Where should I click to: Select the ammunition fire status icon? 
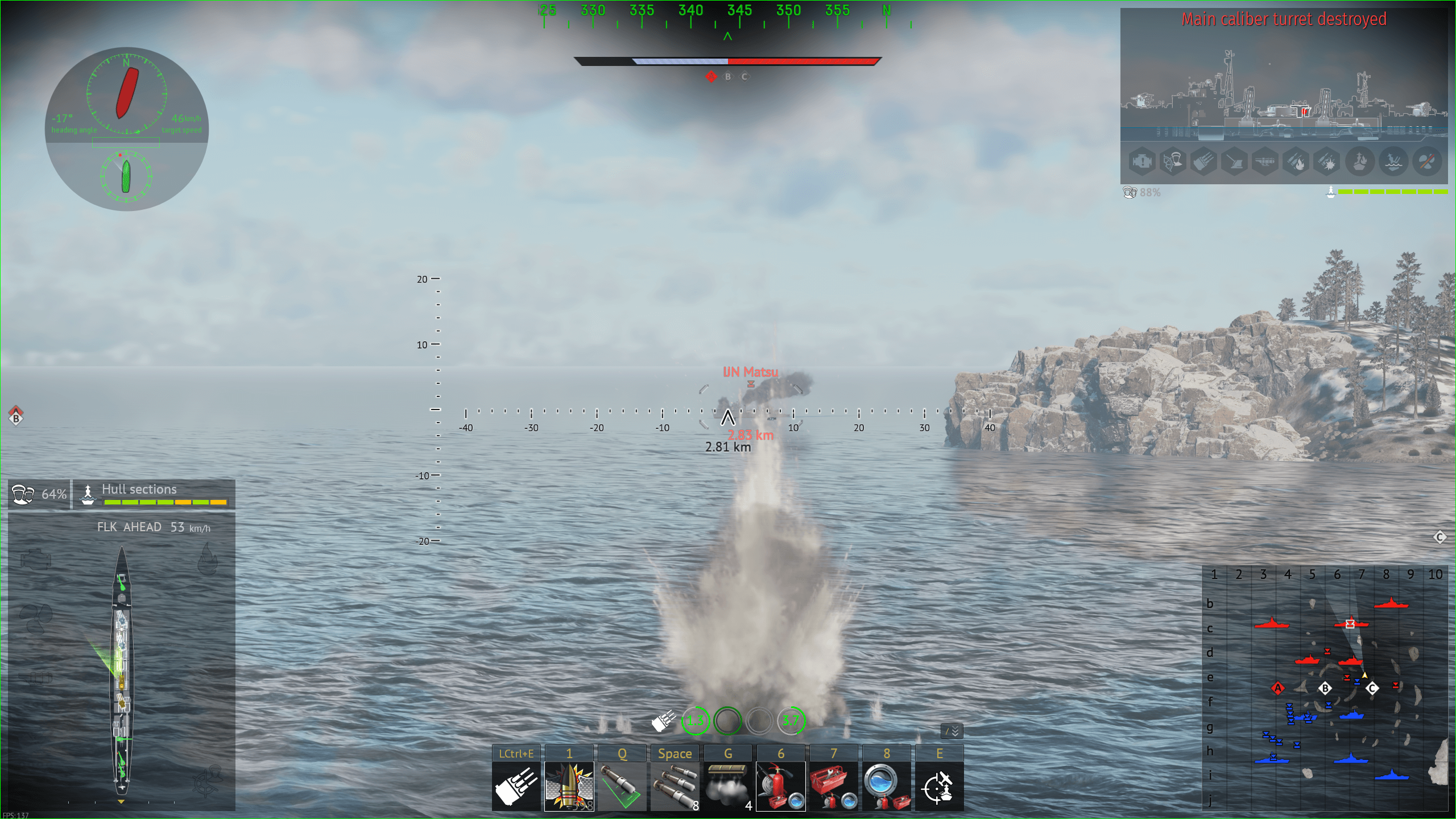point(1297,162)
